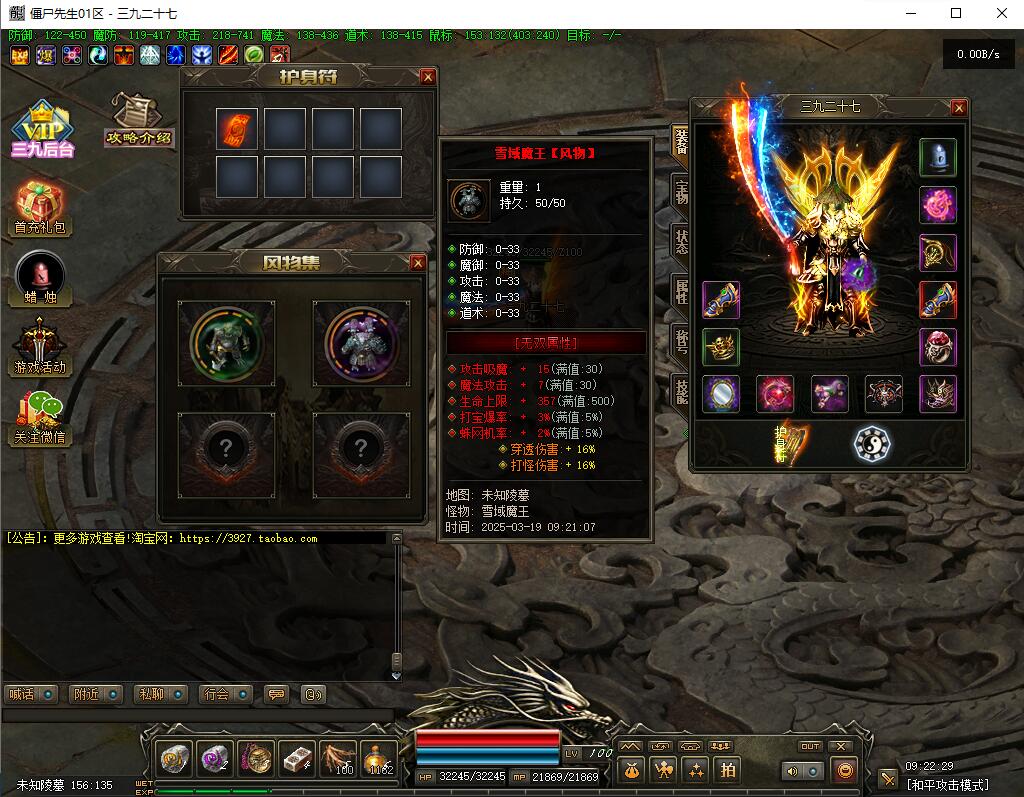Viewport: 1024px width, 797px height.
Task: Switch to the 属性 attributes tab
Action: coord(681,294)
